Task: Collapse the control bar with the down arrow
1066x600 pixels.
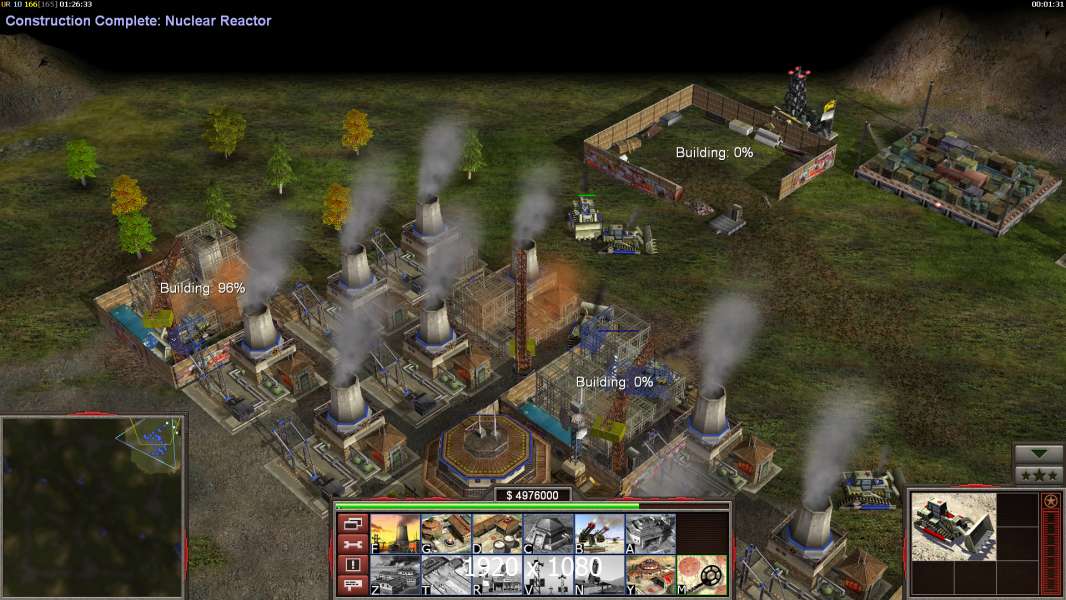Action: (x=1039, y=455)
